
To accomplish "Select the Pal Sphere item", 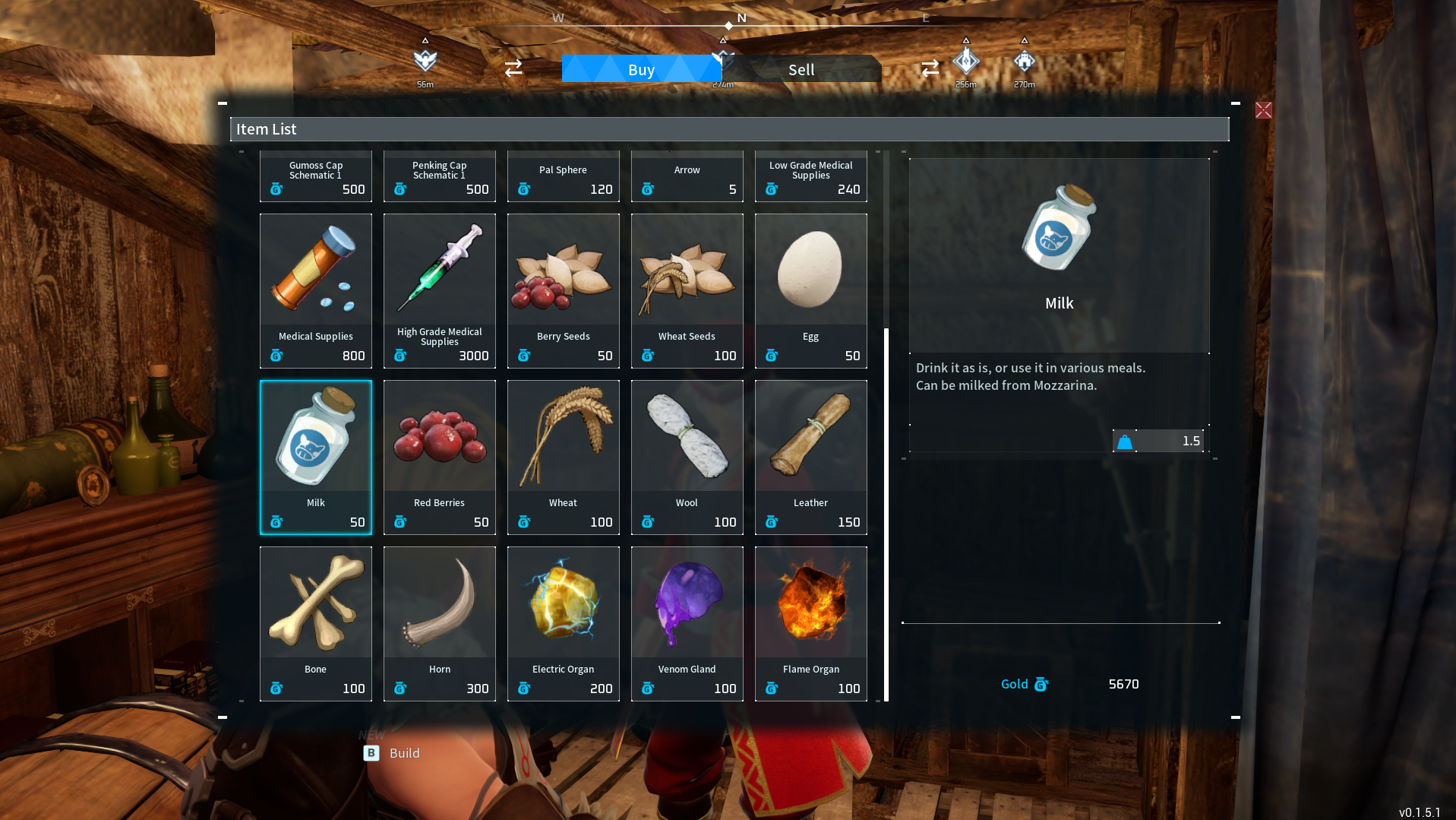I will pos(563,176).
